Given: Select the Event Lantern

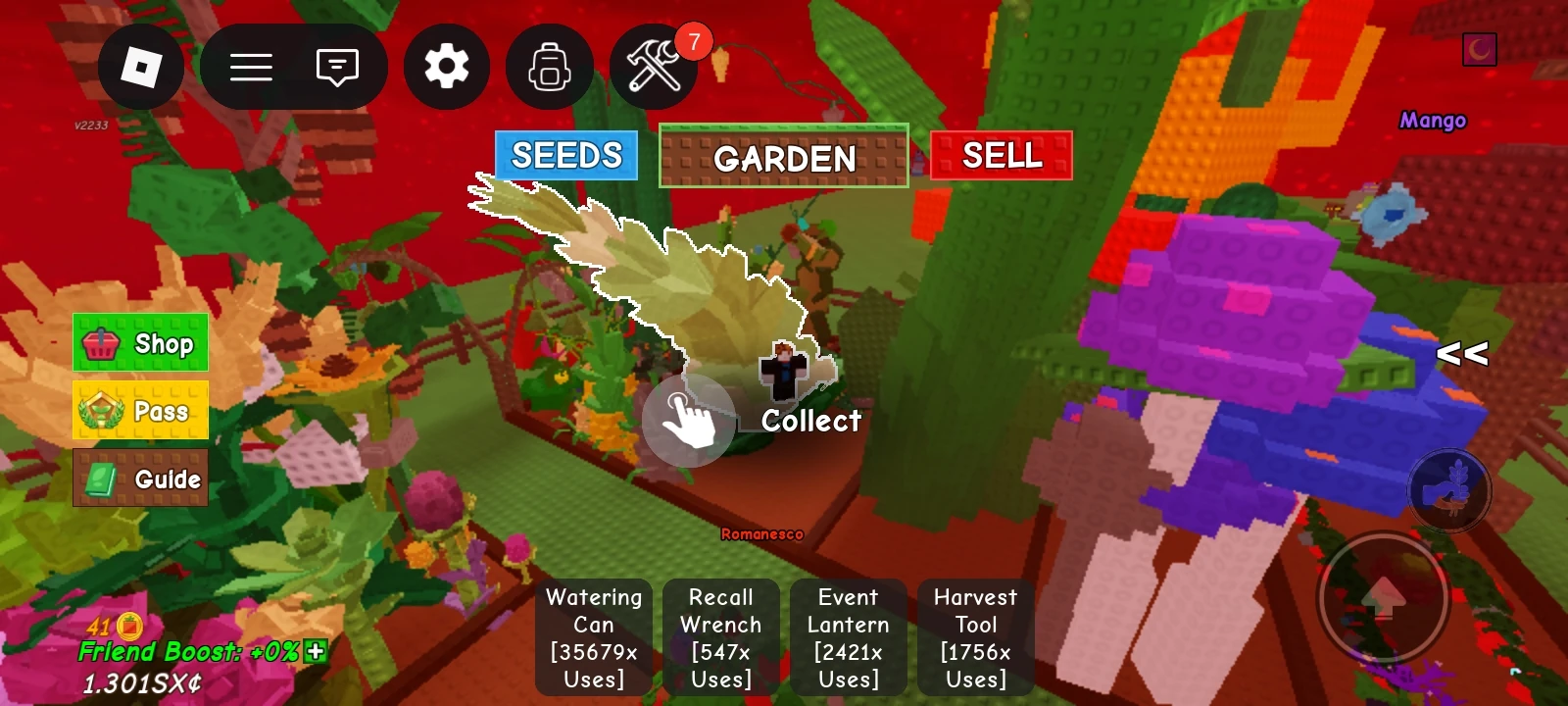Looking at the screenshot, I should pos(849,636).
